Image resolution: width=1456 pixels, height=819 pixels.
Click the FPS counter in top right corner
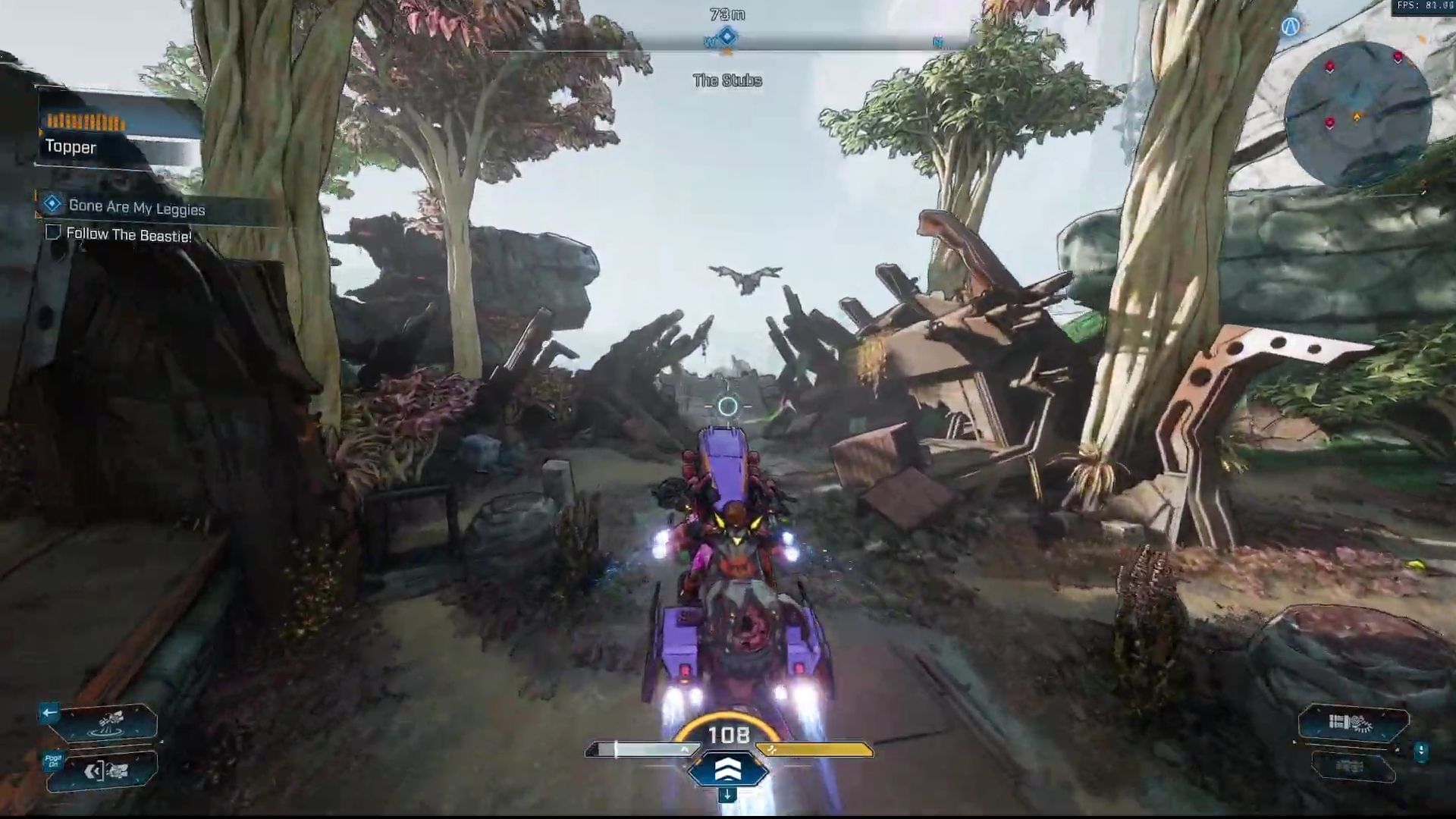[x=1424, y=6]
